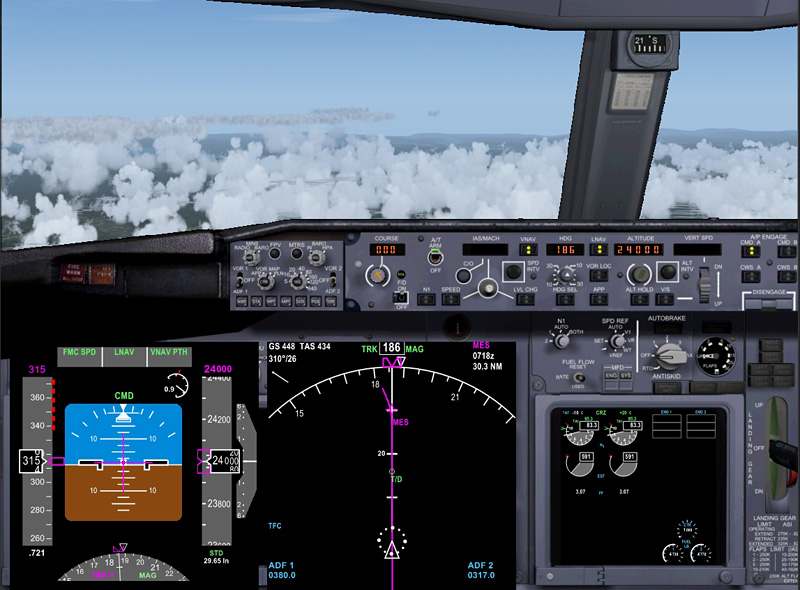Screen dimensions: 800x590
Task: Engage the CWS A button
Action: 748,274
